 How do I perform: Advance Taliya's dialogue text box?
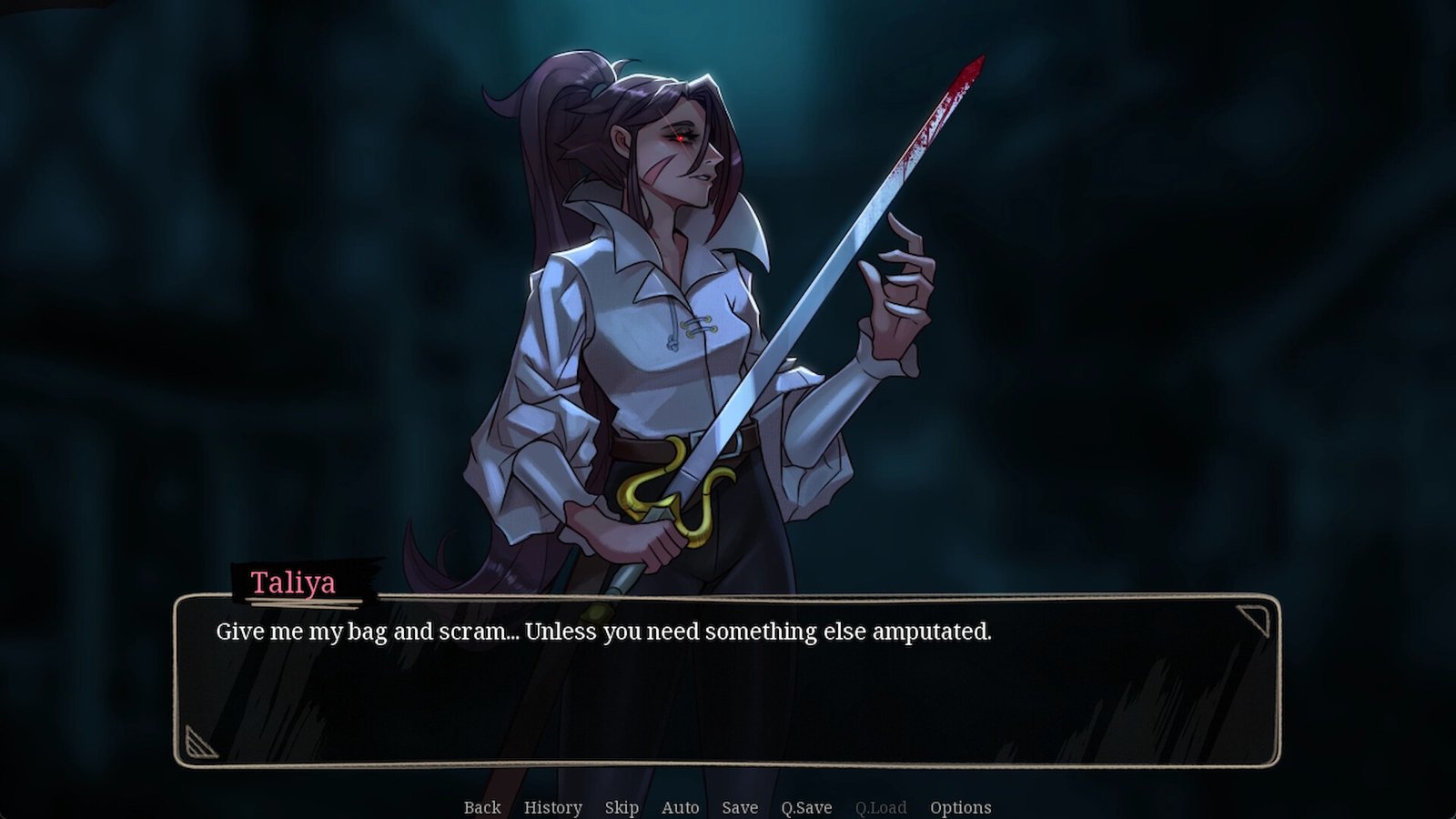(726, 681)
